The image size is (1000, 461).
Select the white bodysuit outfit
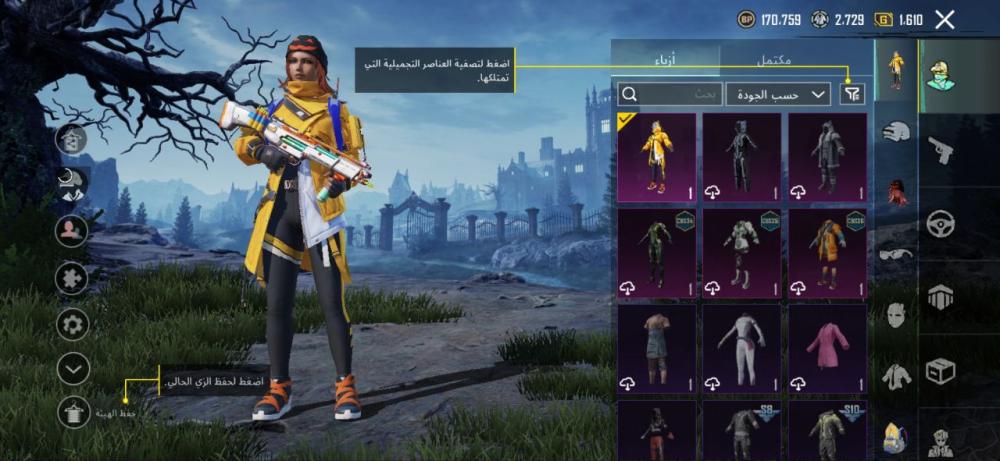(741, 347)
